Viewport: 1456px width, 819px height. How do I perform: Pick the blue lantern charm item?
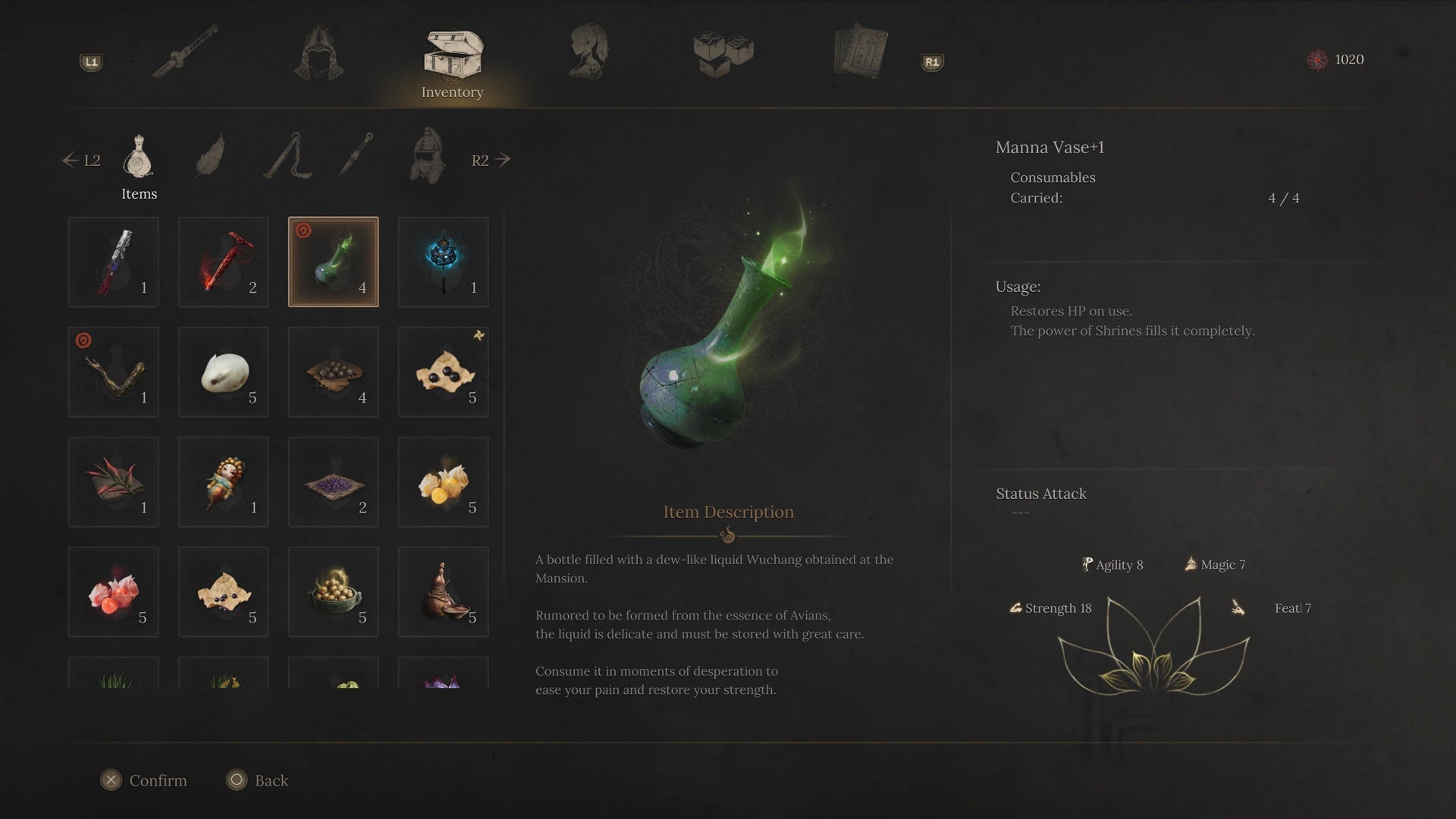(x=443, y=262)
